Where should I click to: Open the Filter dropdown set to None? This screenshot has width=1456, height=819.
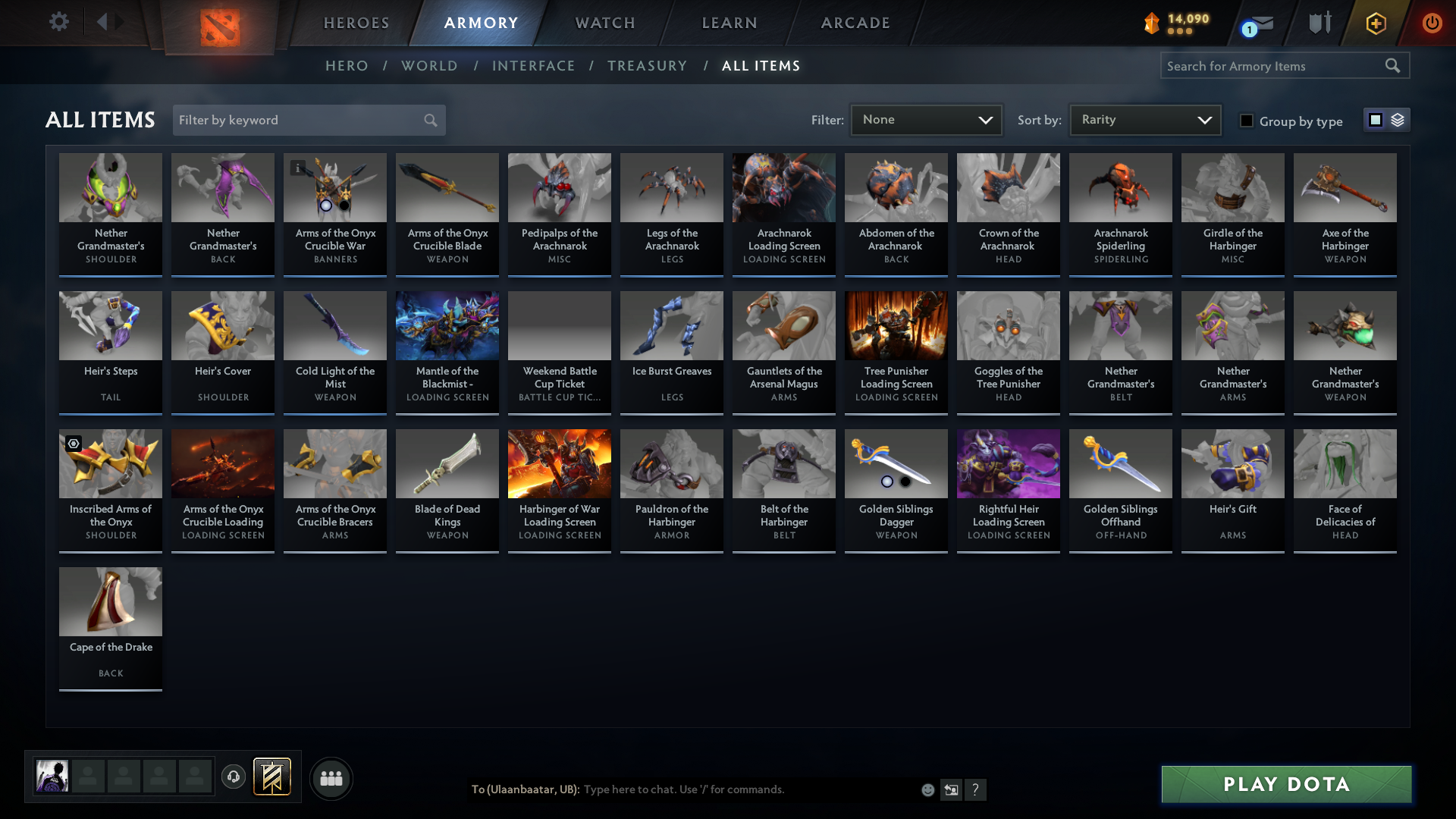pyautogui.click(x=926, y=119)
